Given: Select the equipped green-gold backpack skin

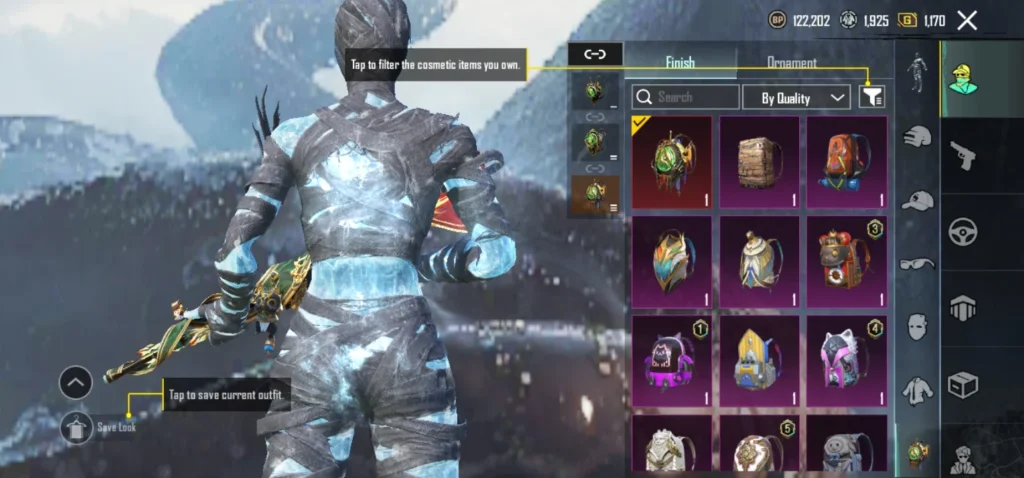Looking at the screenshot, I should pos(672,162).
